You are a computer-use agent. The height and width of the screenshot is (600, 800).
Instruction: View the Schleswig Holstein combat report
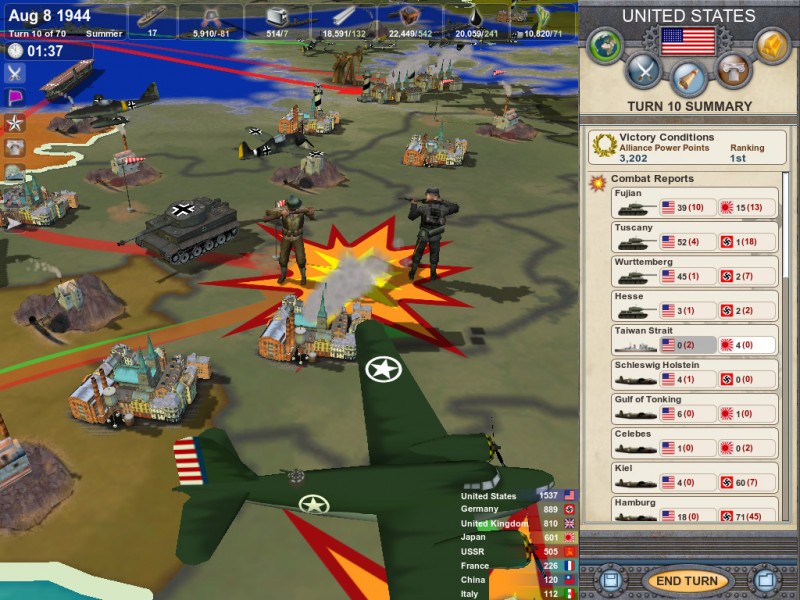tap(695, 374)
